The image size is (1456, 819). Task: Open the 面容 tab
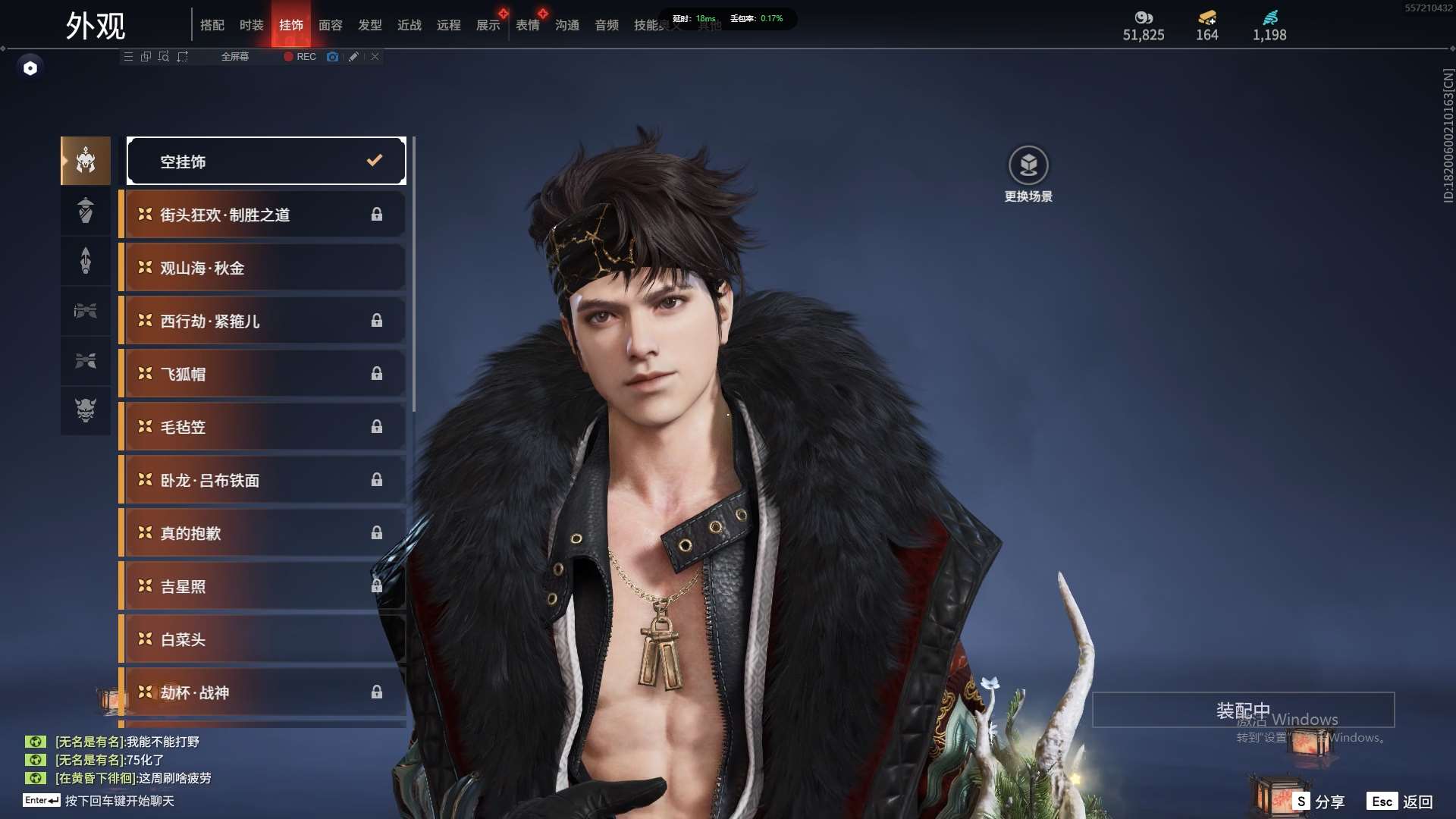tap(330, 25)
